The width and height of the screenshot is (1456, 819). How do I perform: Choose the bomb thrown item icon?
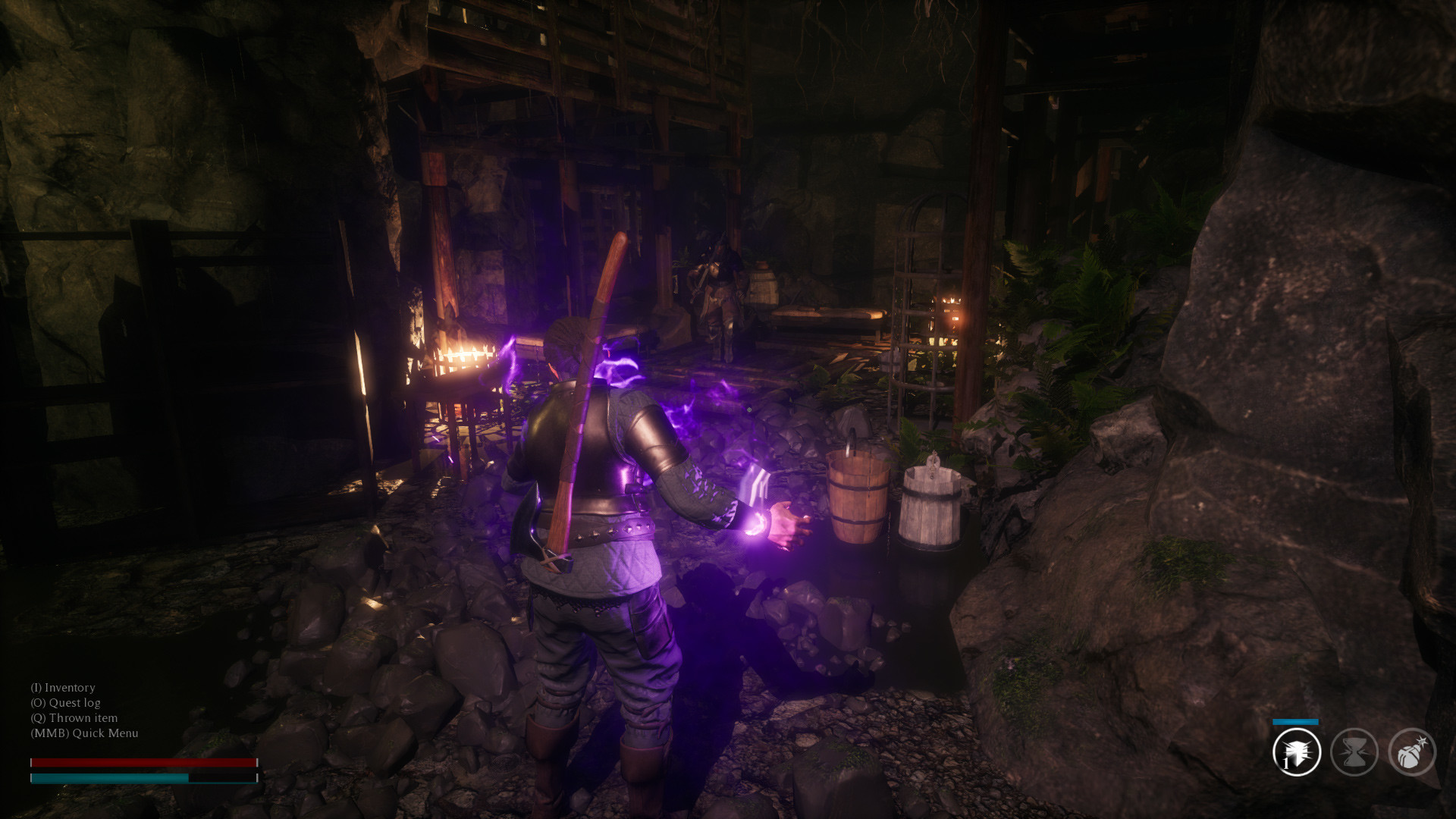pyautogui.click(x=1411, y=752)
